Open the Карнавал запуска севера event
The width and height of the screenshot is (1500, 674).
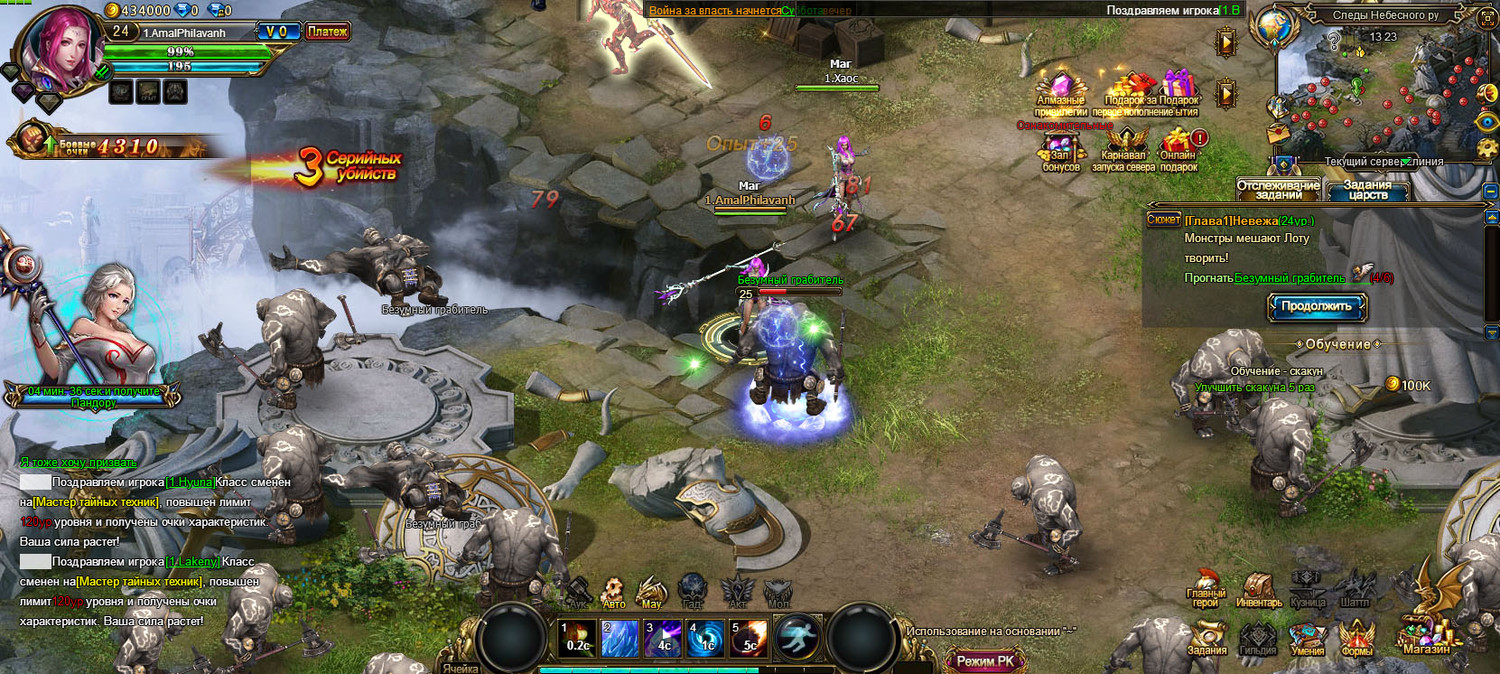pos(1123,147)
